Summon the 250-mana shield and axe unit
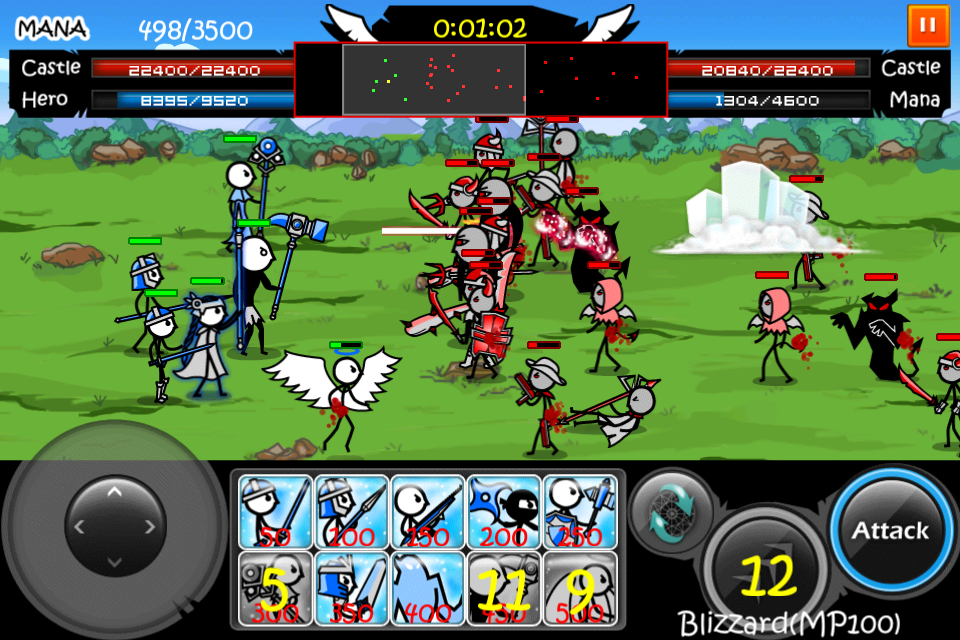 pos(579,511)
